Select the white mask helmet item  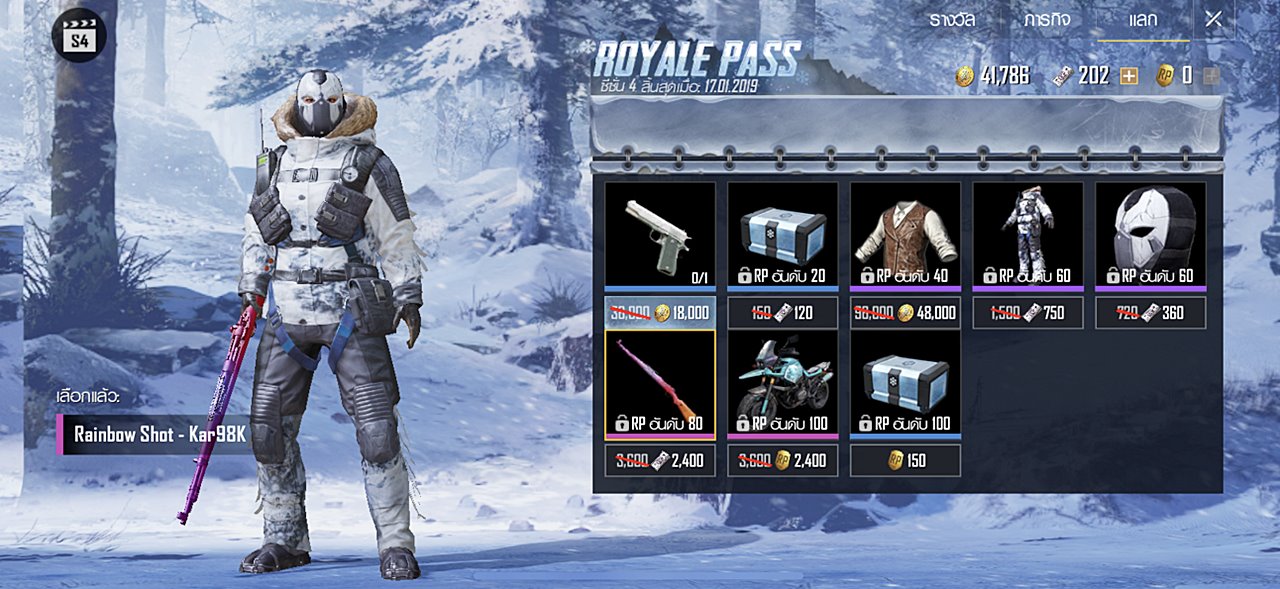[x=1150, y=235]
